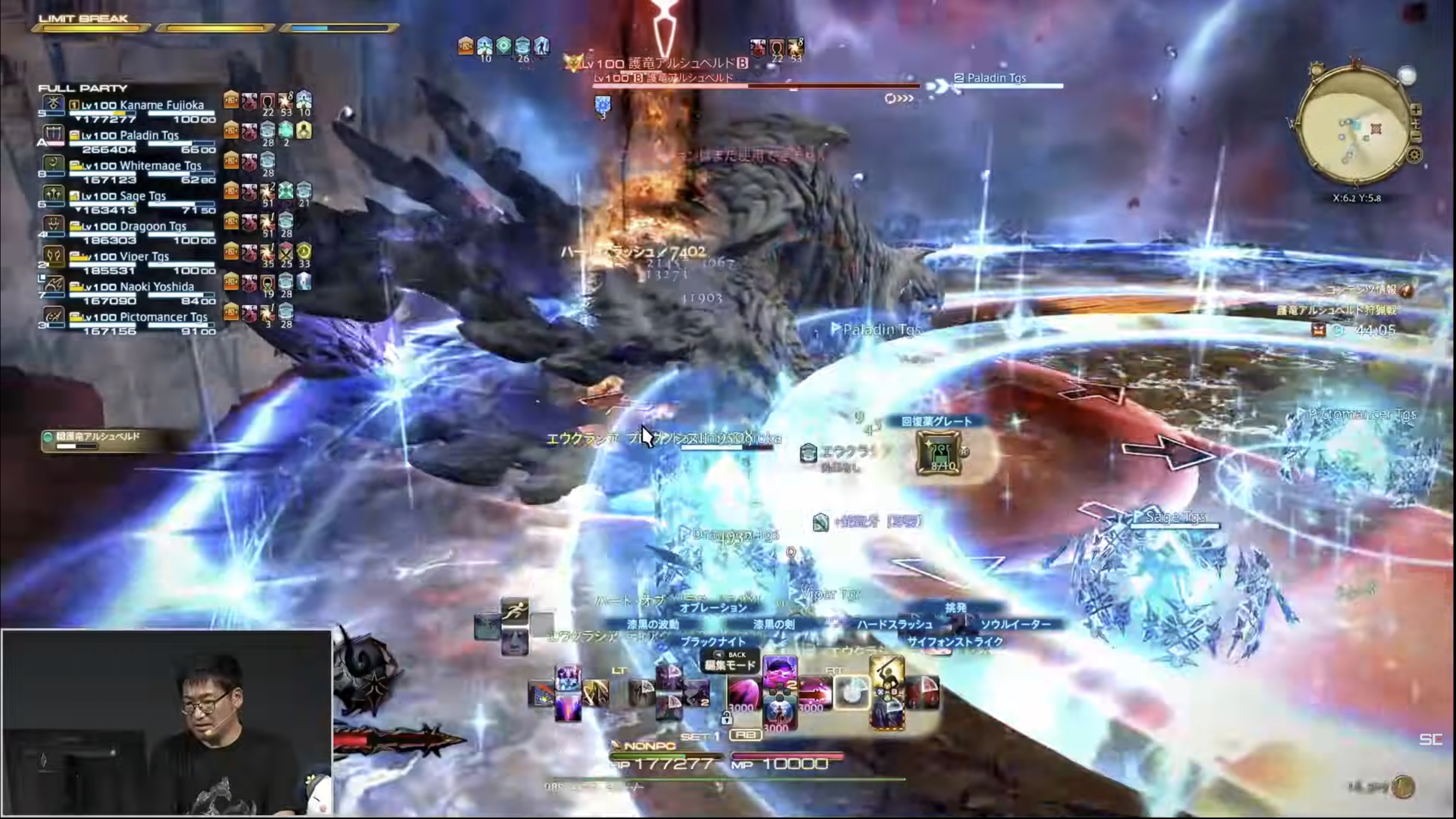The width and height of the screenshot is (1456, 819).
Task: Select Paladin Tgs in the party list
Action: tap(130, 136)
